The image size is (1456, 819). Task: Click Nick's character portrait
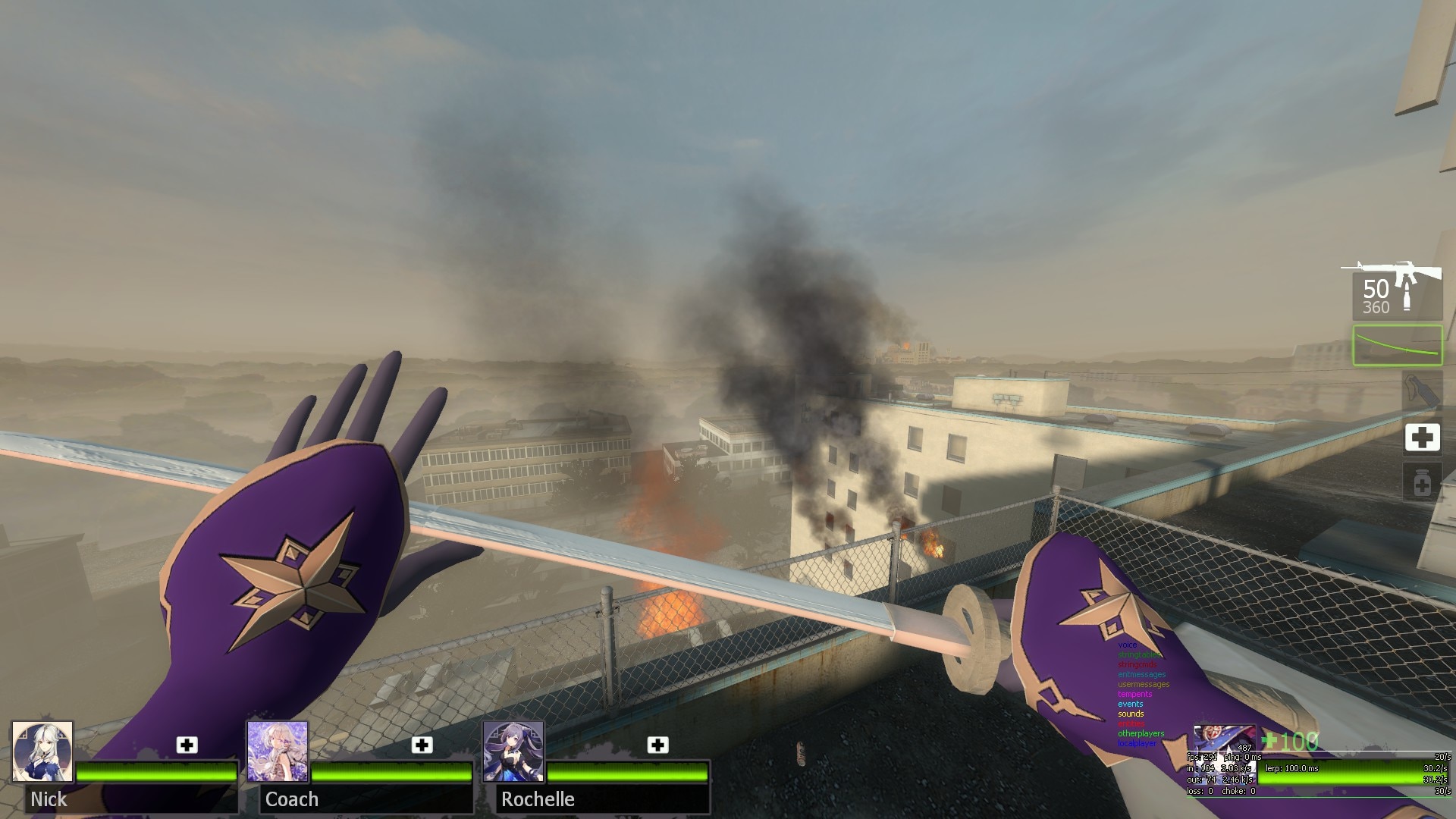click(43, 752)
